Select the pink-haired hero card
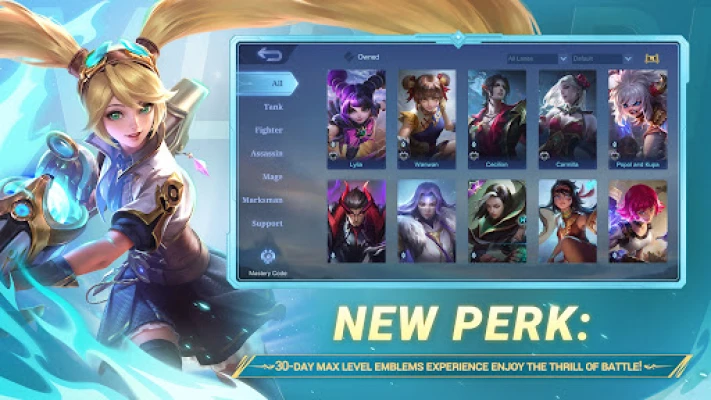 point(637,221)
